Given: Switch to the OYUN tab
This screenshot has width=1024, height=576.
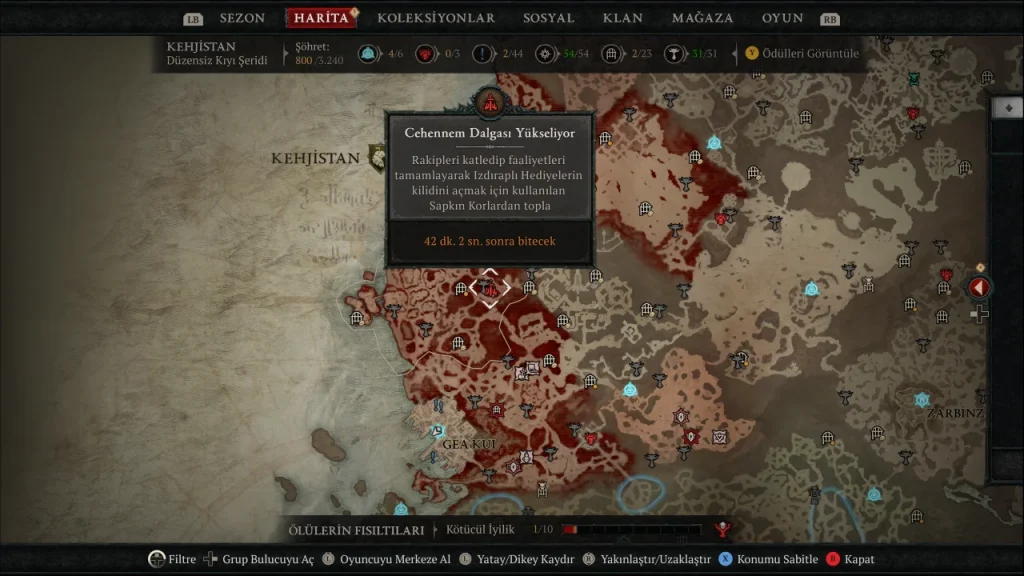Looking at the screenshot, I should [783, 18].
